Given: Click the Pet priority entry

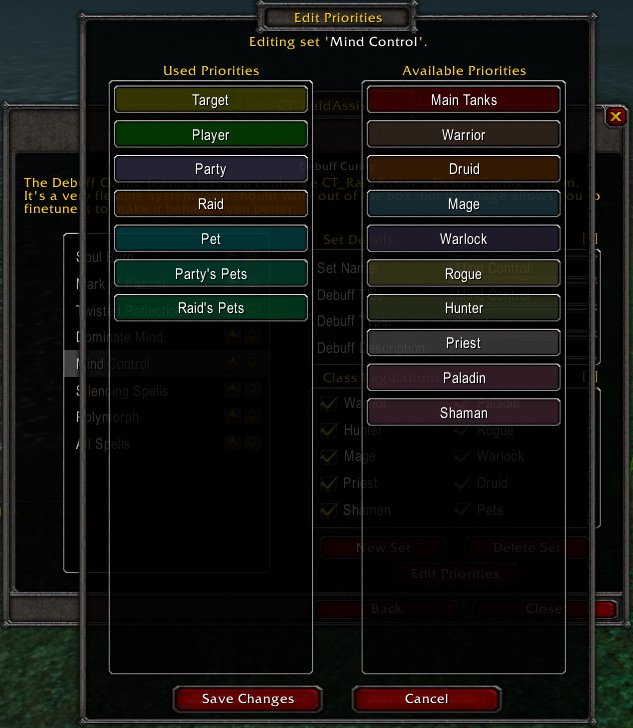Looking at the screenshot, I should click(210, 239).
